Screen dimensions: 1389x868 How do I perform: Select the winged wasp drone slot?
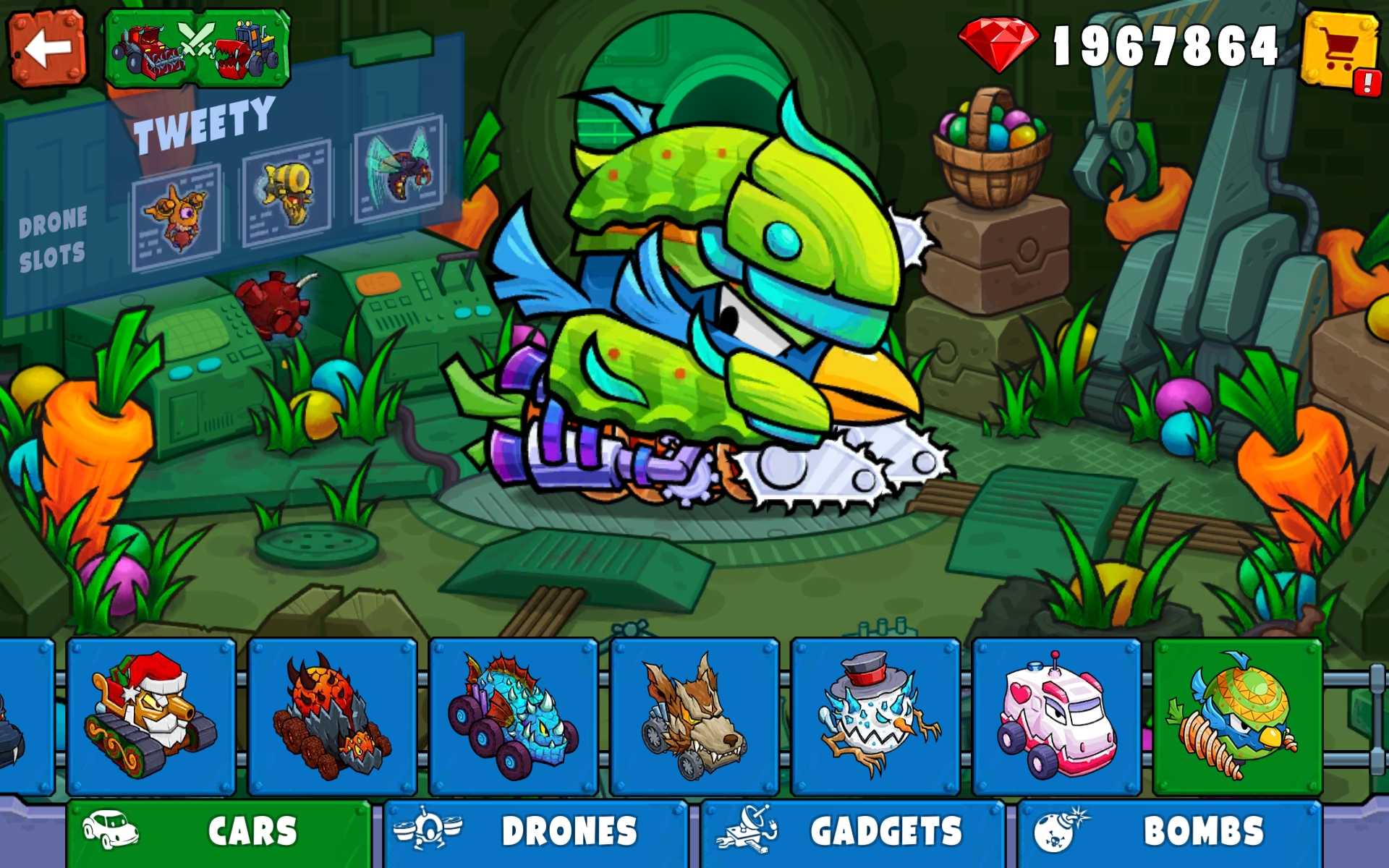(399, 168)
